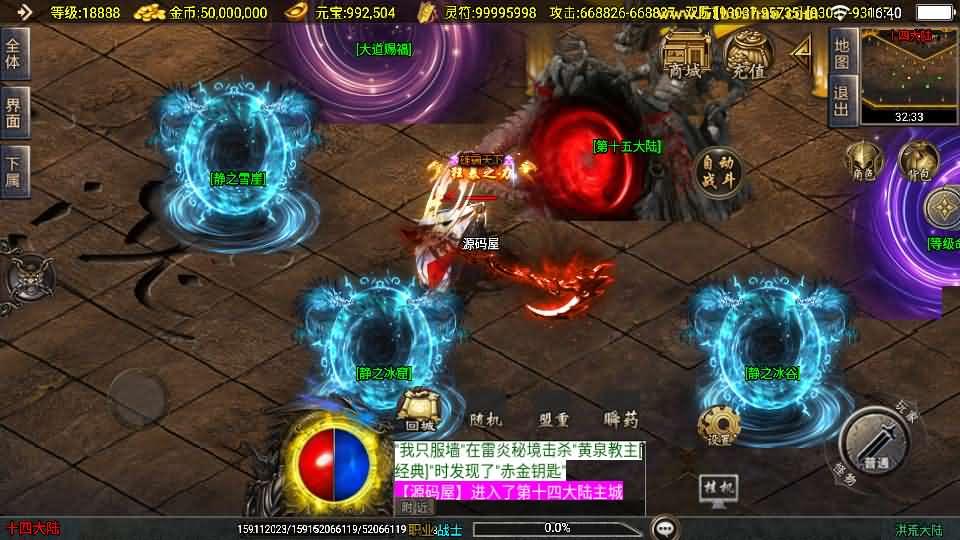Image resolution: width=960 pixels, height=540 pixels.
Task: Open the 角色 character sheet
Action: [864, 162]
